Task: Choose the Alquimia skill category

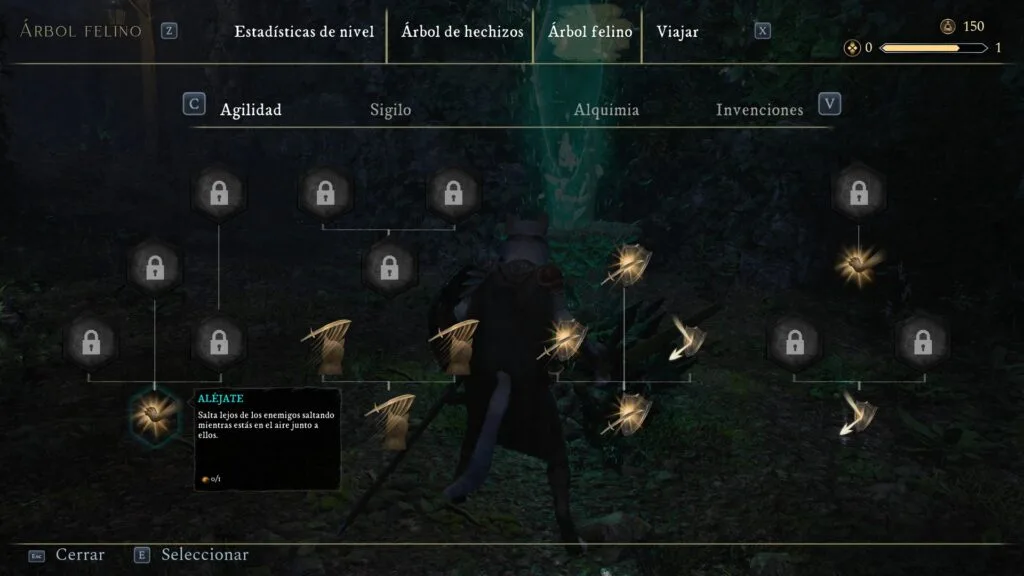Action: (606, 110)
